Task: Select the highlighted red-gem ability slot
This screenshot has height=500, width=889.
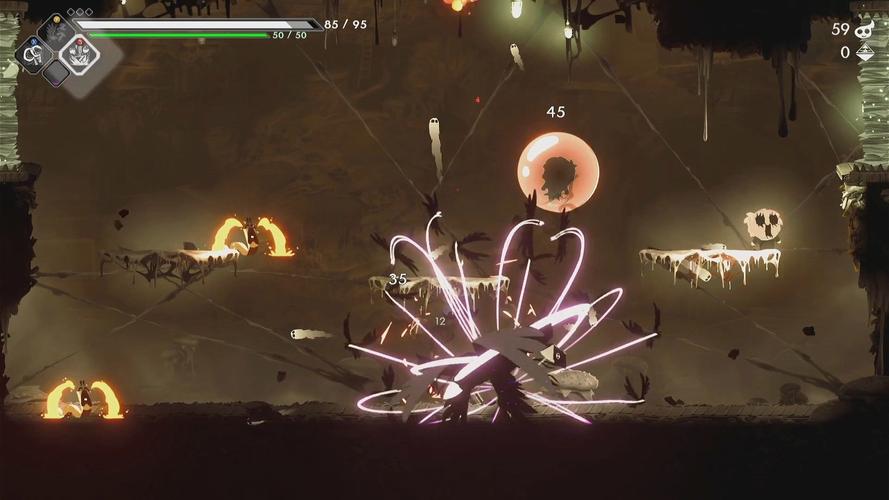Action: click(x=79, y=52)
